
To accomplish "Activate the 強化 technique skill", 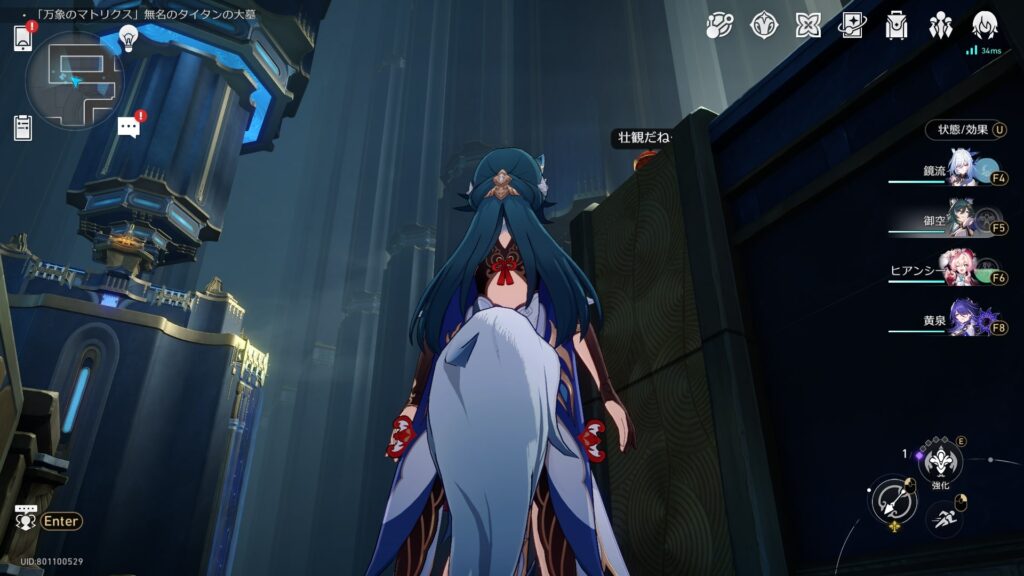I will [x=940, y=460].
